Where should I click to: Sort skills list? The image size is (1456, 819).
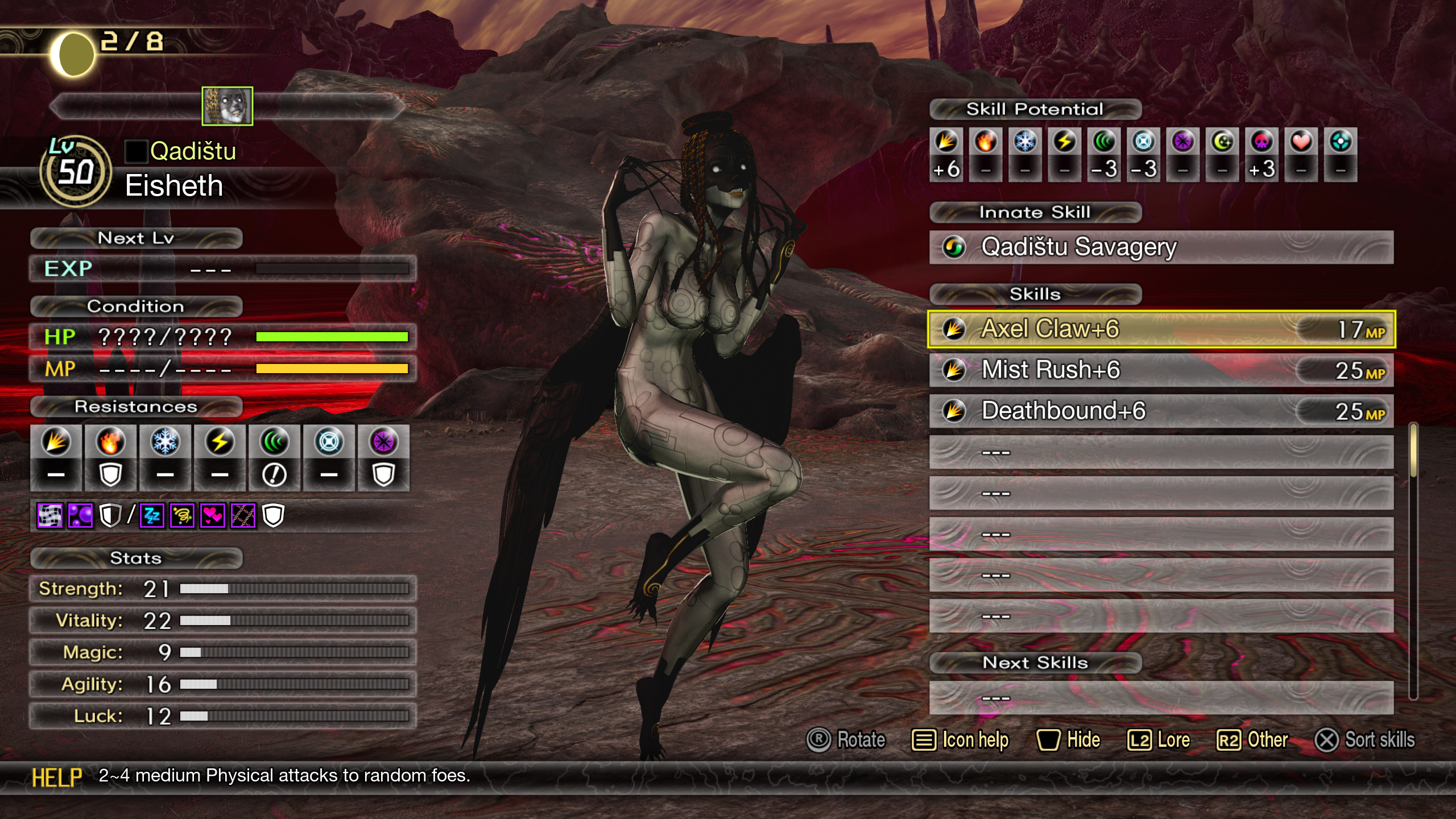tap(1364, 740)
